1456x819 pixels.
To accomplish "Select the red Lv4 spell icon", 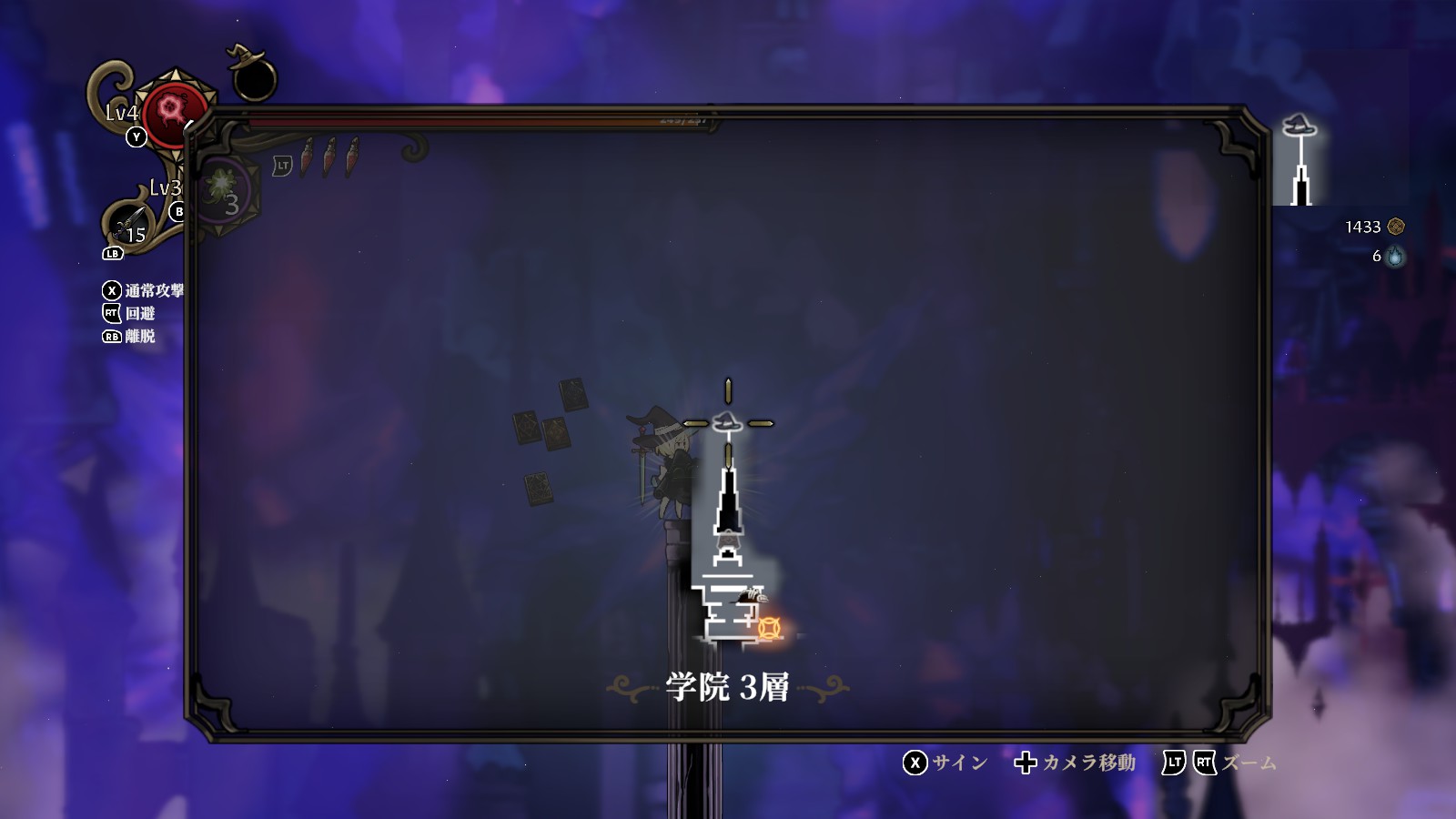I will [170, 113].
